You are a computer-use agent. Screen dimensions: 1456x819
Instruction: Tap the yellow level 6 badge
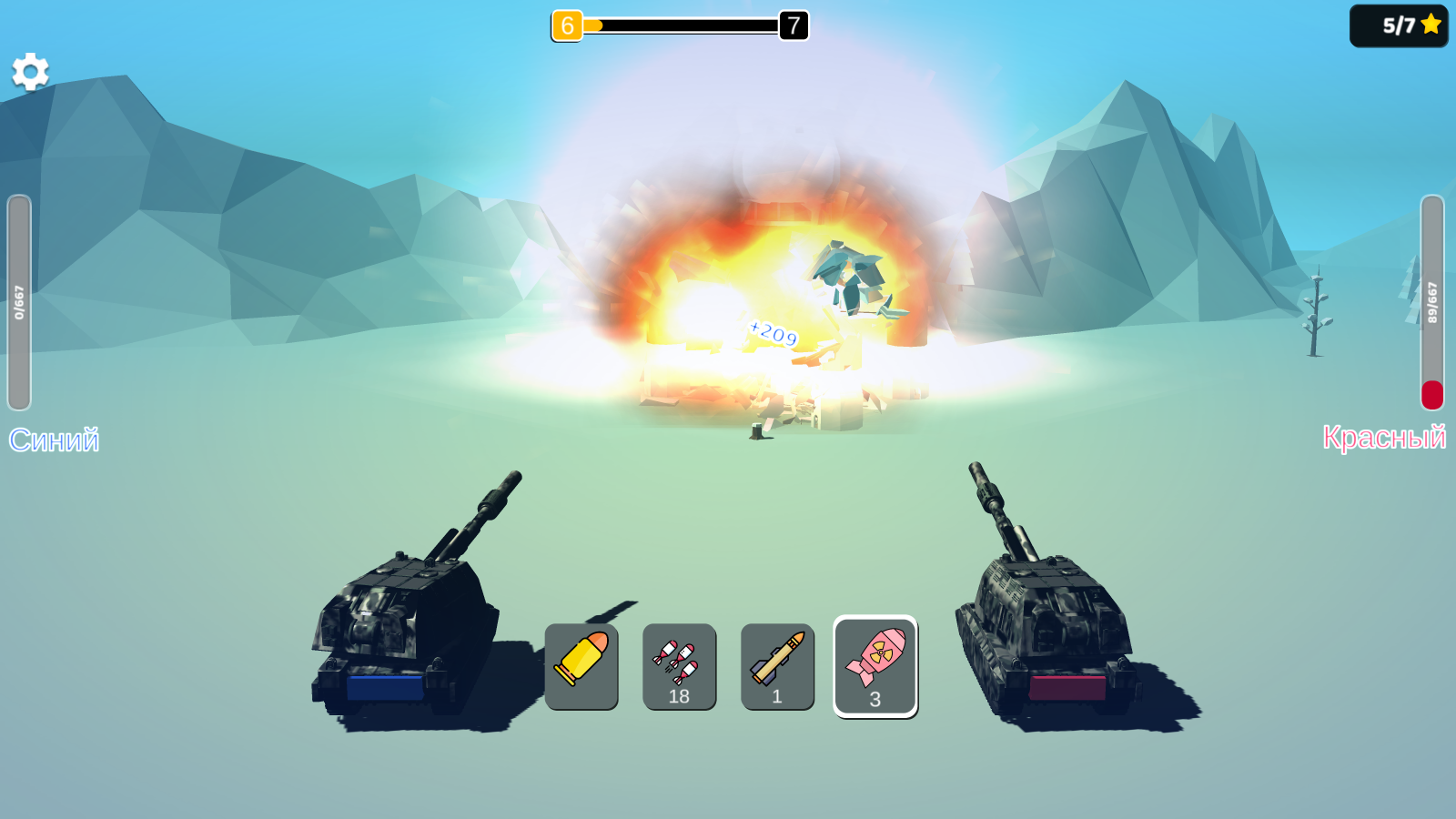(569, 26)
